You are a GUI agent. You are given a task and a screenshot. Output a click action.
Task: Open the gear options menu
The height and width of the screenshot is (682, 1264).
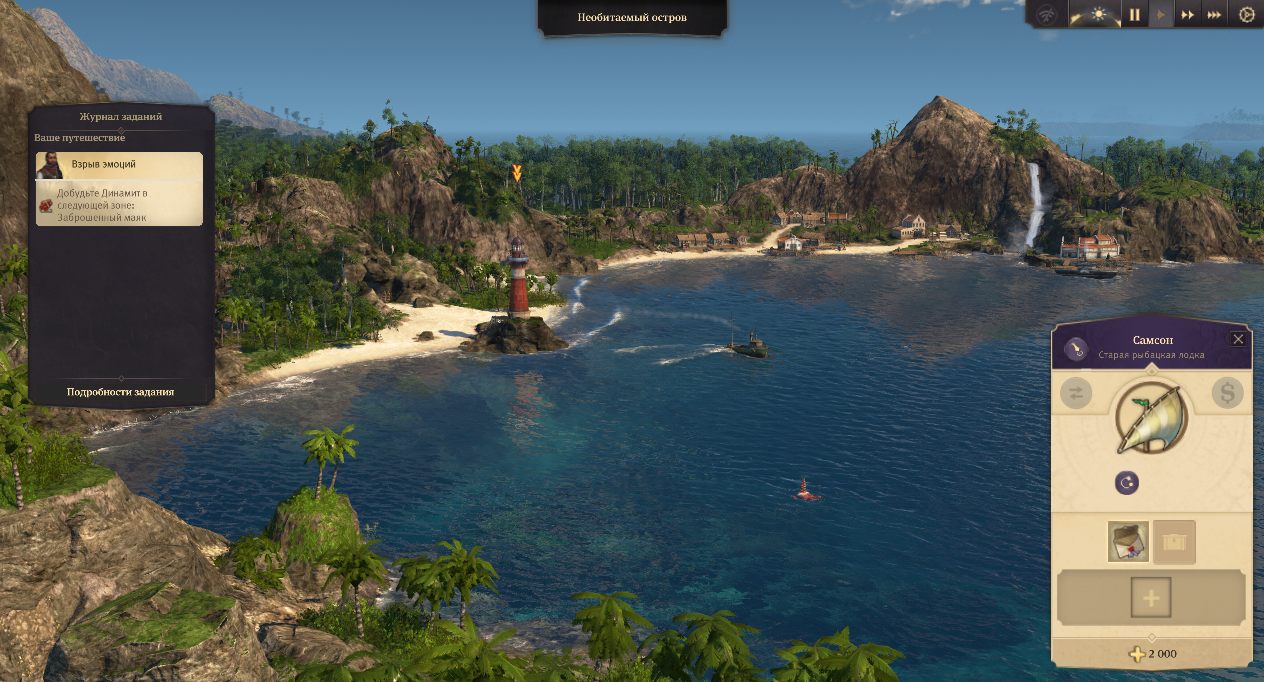[x=1246, y=15]
